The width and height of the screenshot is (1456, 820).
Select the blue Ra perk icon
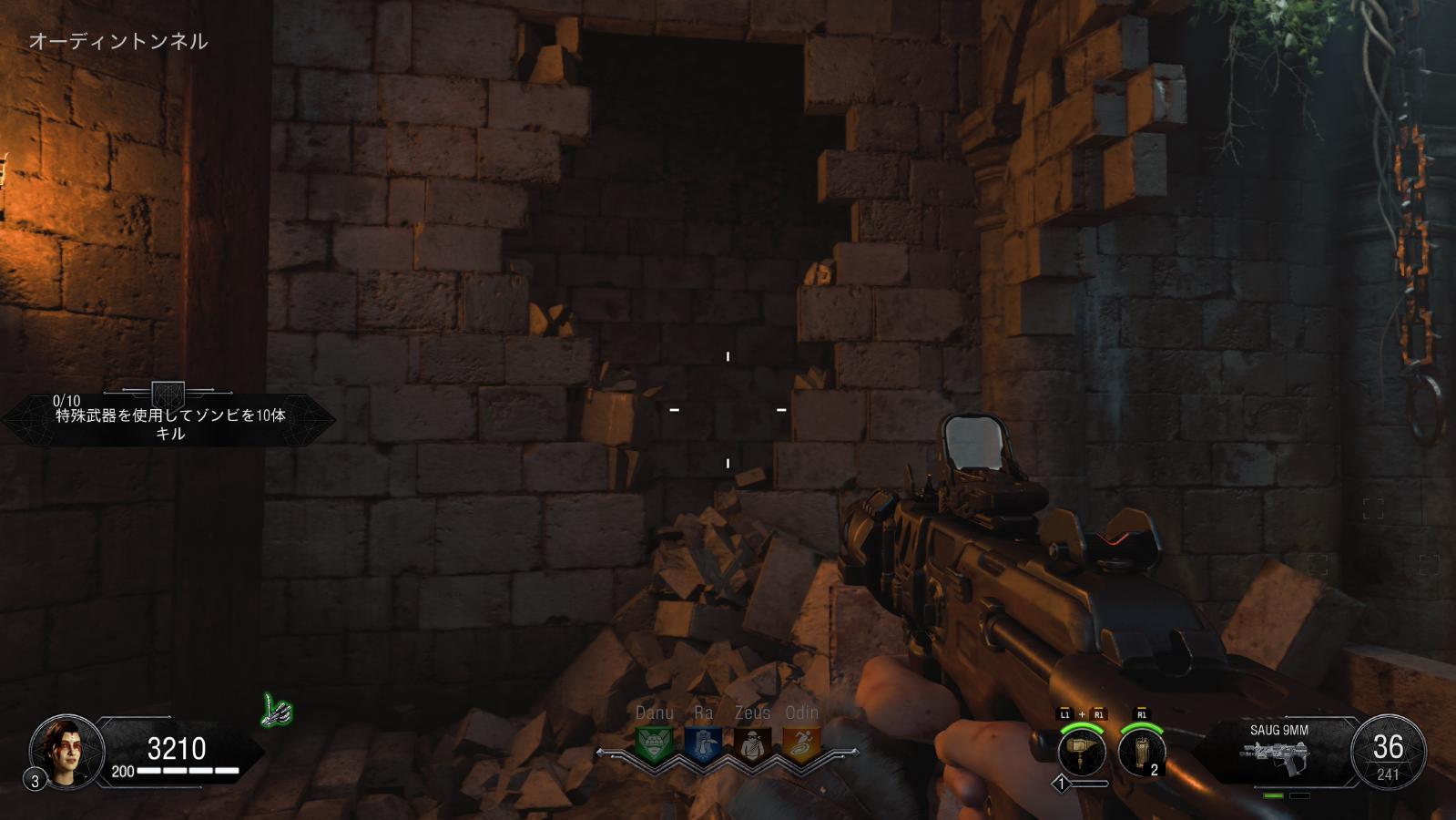703,745
